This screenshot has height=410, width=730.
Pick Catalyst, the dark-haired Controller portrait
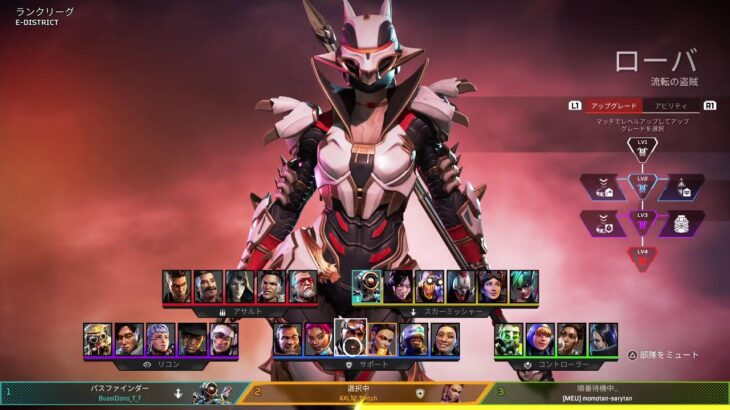tap(603, 339)
